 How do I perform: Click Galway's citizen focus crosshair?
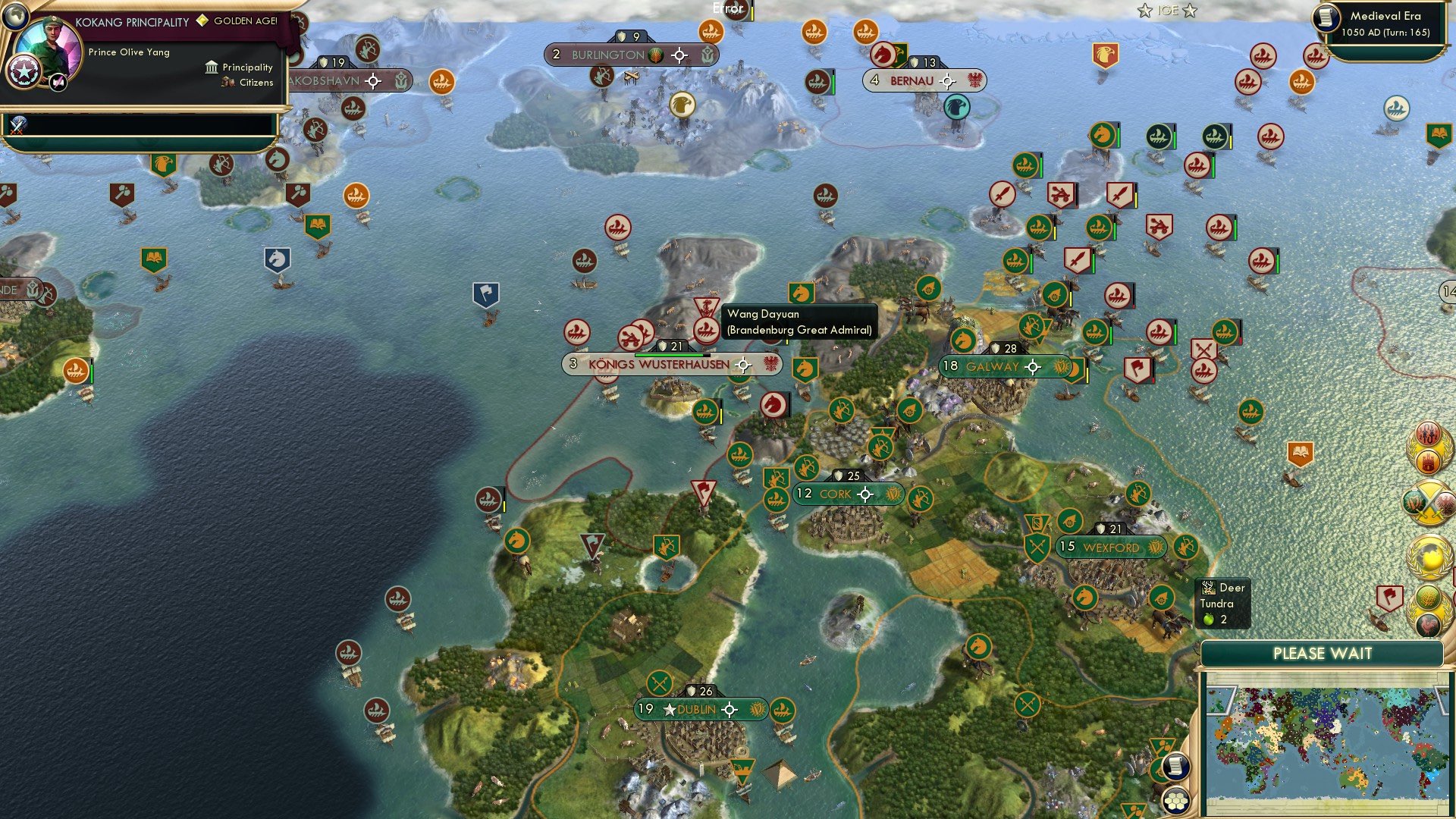pos(1034,366)
